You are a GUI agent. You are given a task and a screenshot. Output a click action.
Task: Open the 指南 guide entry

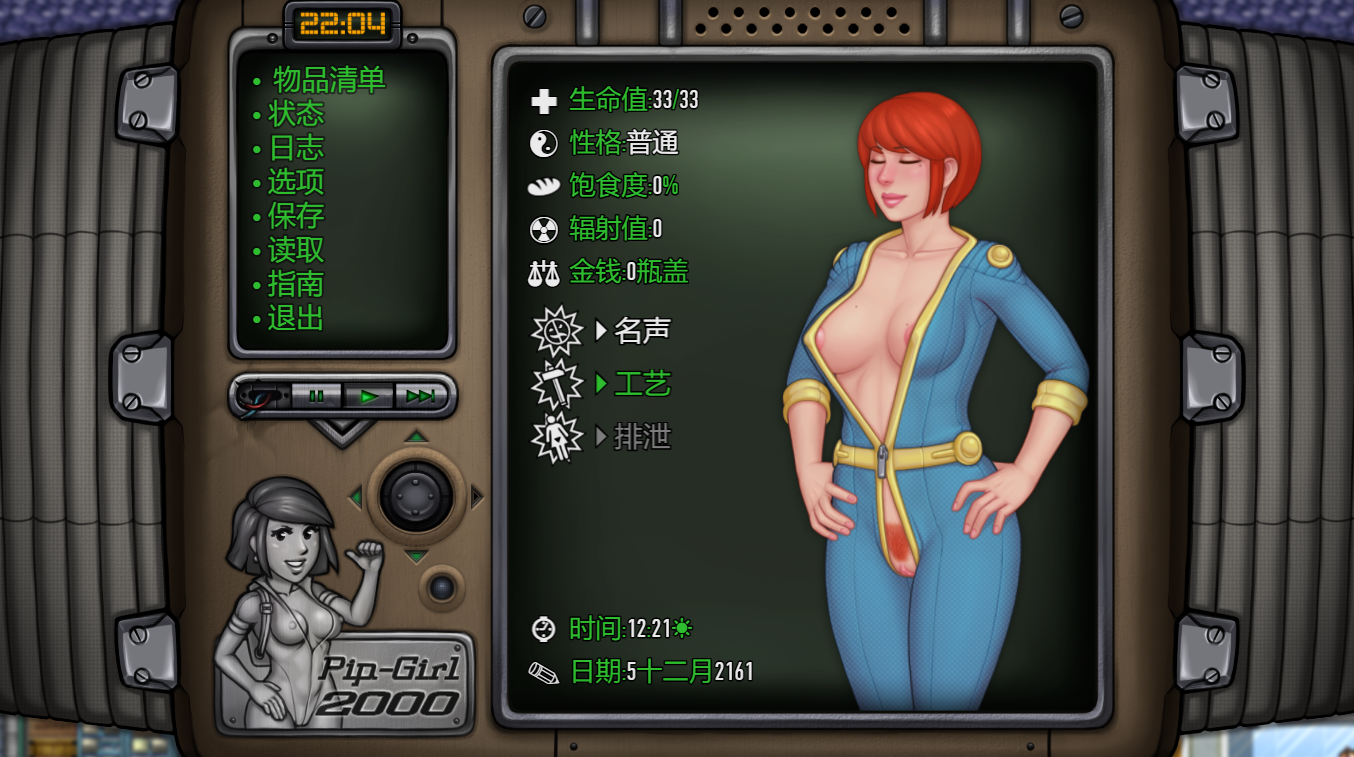[x=296, y=284]
